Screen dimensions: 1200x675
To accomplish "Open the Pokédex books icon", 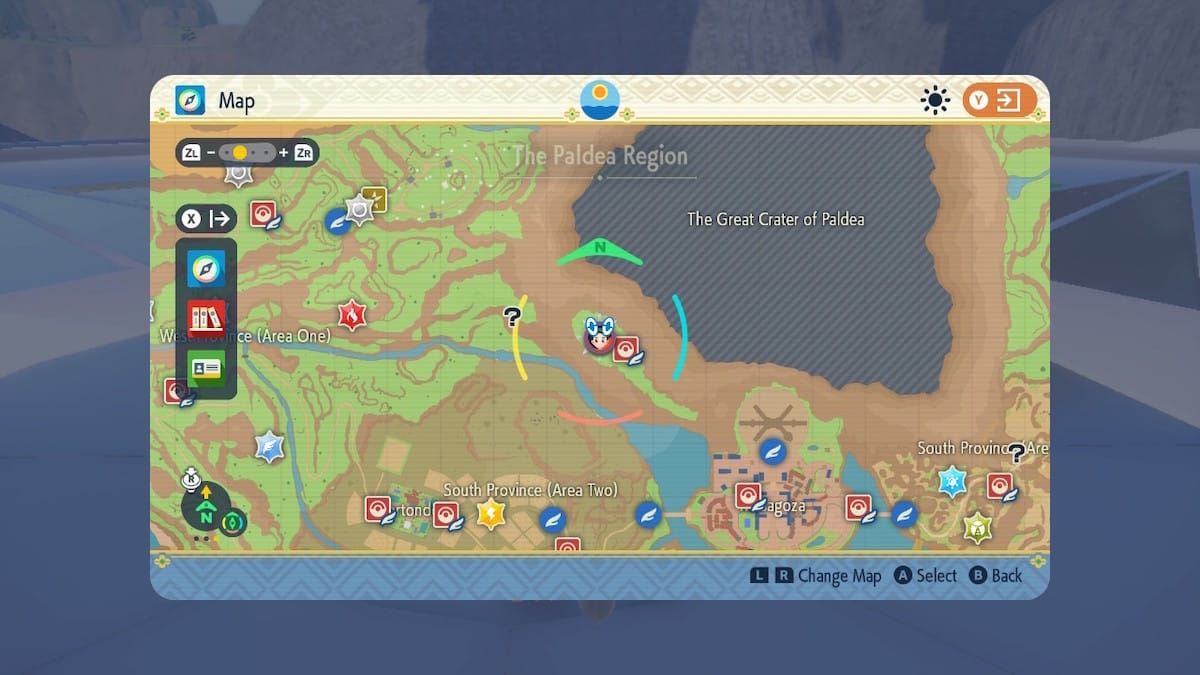I will tap(206, 318).
